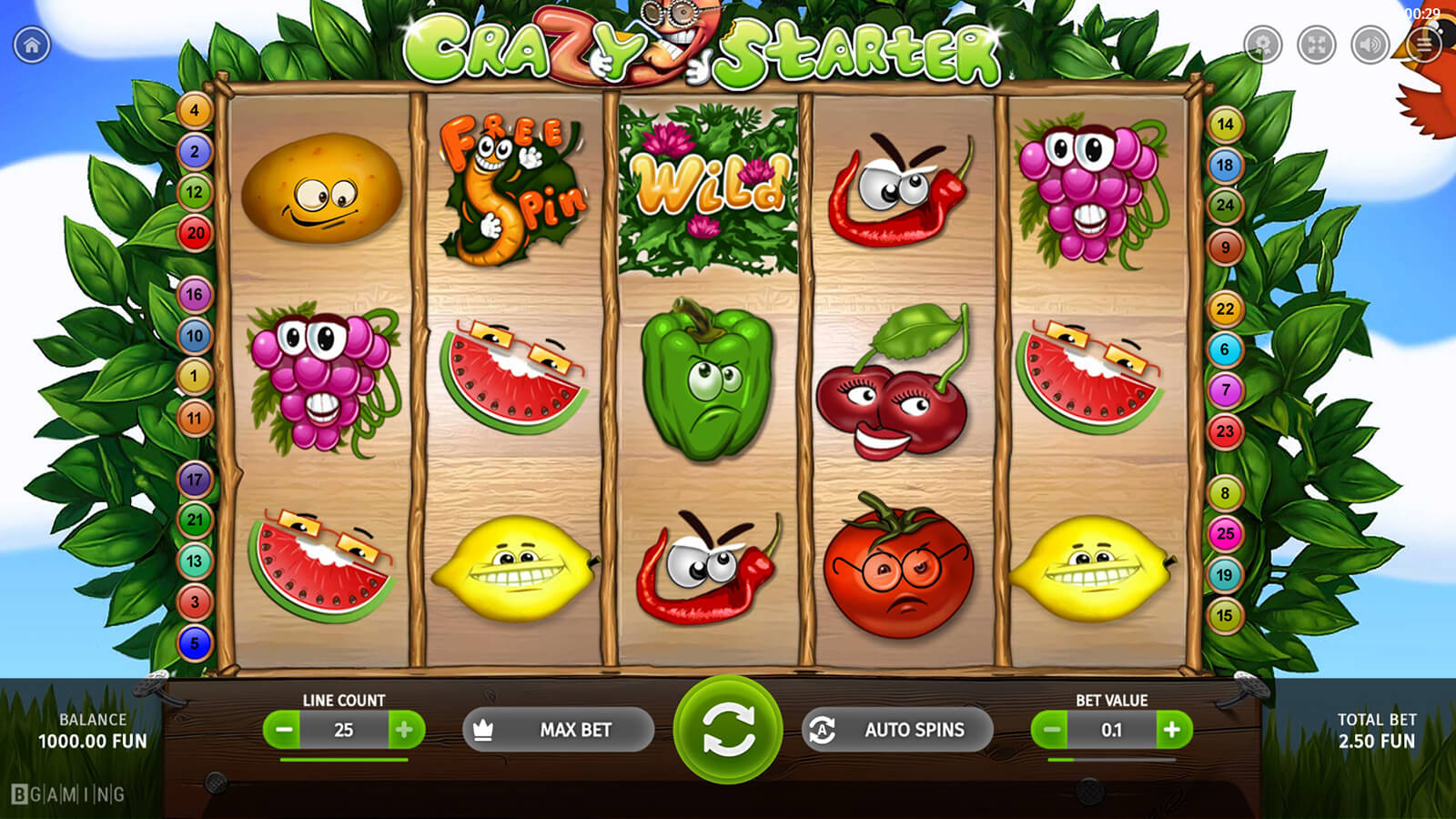Click the MAX BET button

(x=558, y=730)
